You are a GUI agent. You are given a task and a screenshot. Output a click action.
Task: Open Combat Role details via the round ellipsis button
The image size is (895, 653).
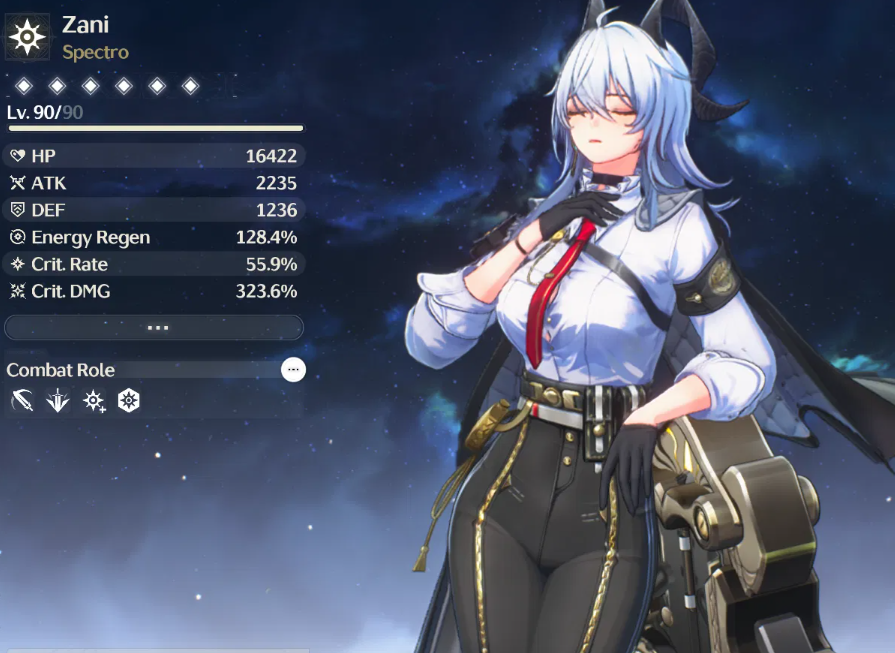(x=293, y=370)
